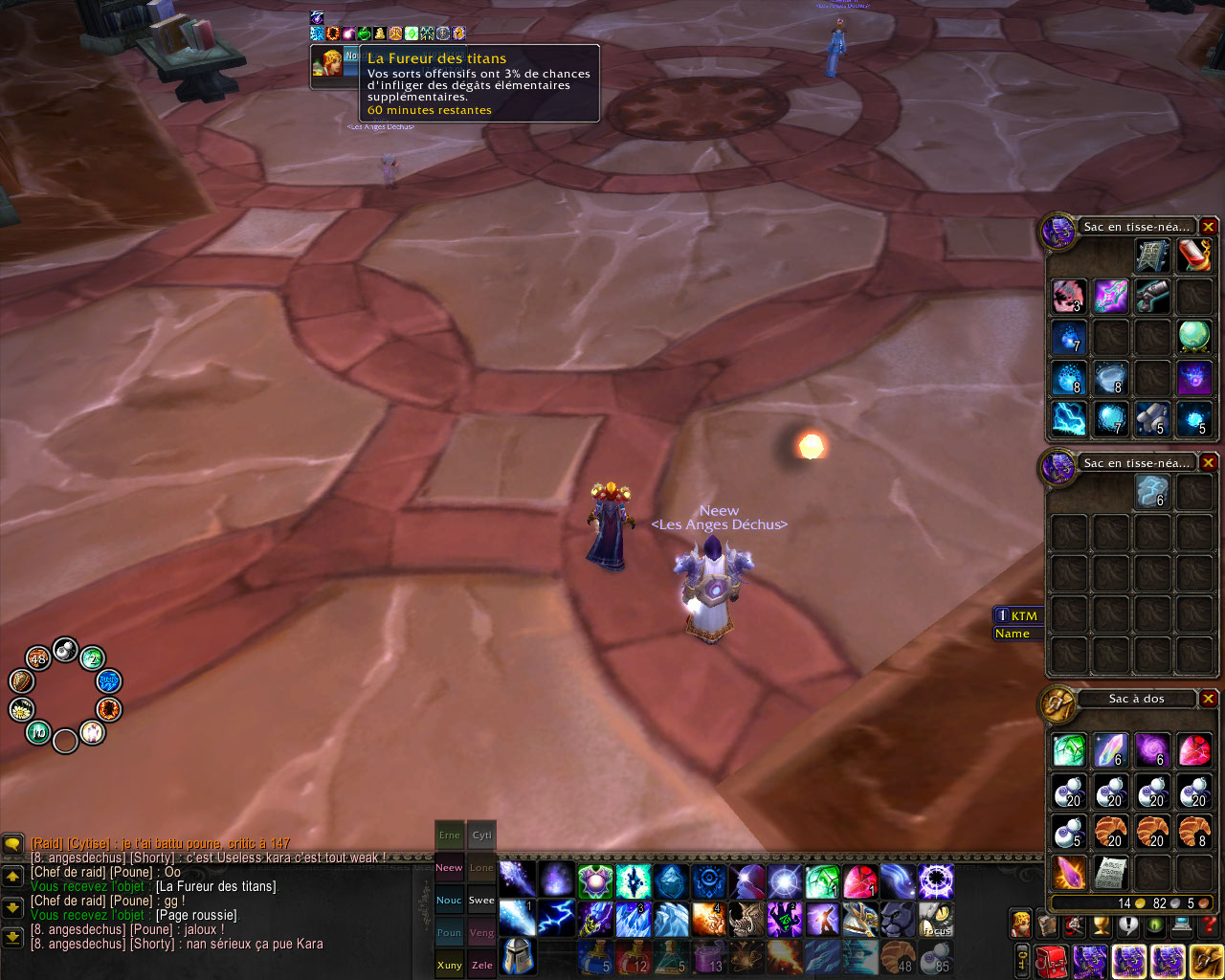Drink the red potion with 12 charges

click(x=633, y=956)
